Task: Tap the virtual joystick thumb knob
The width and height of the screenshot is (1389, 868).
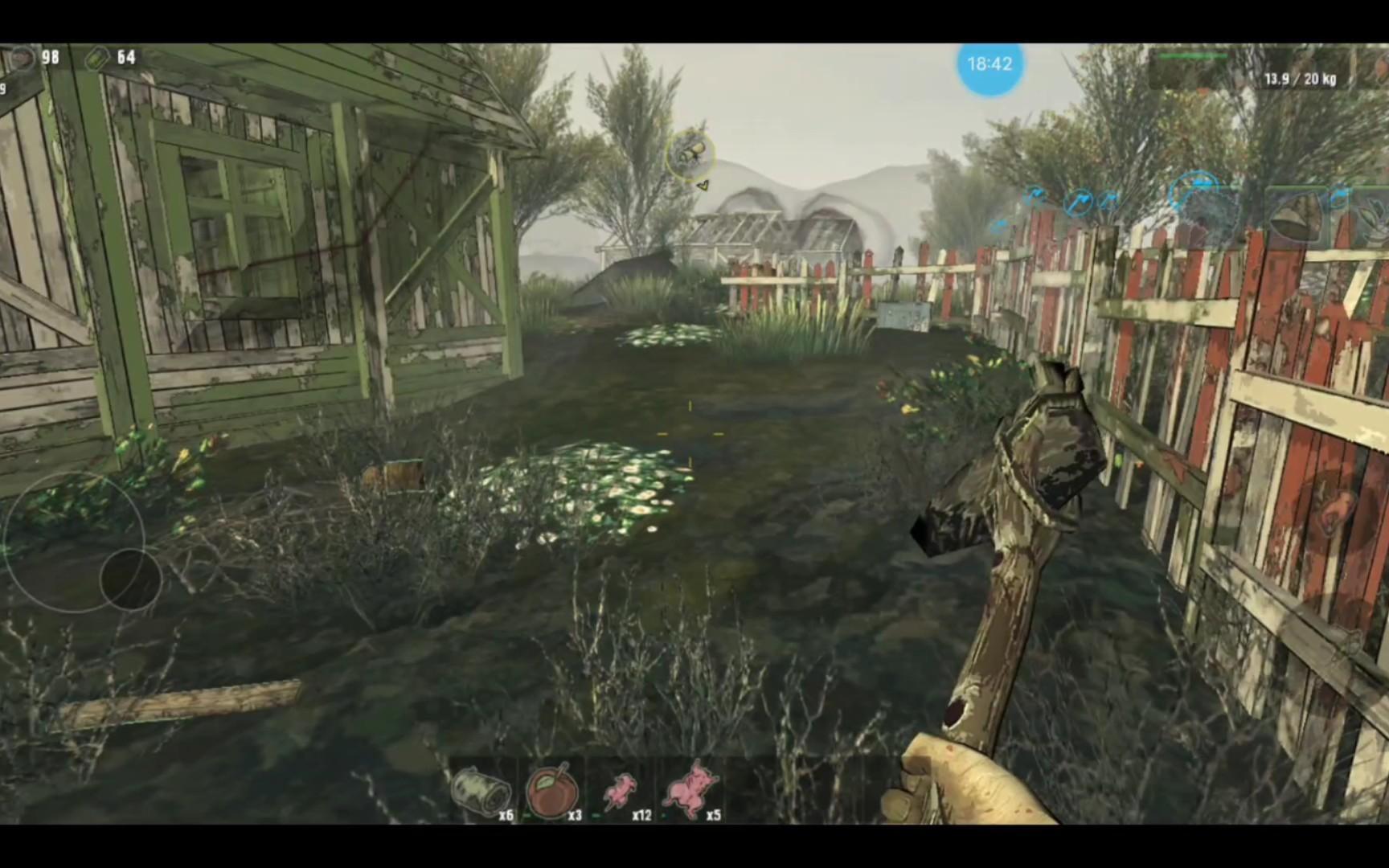Action: pos(130,578)
